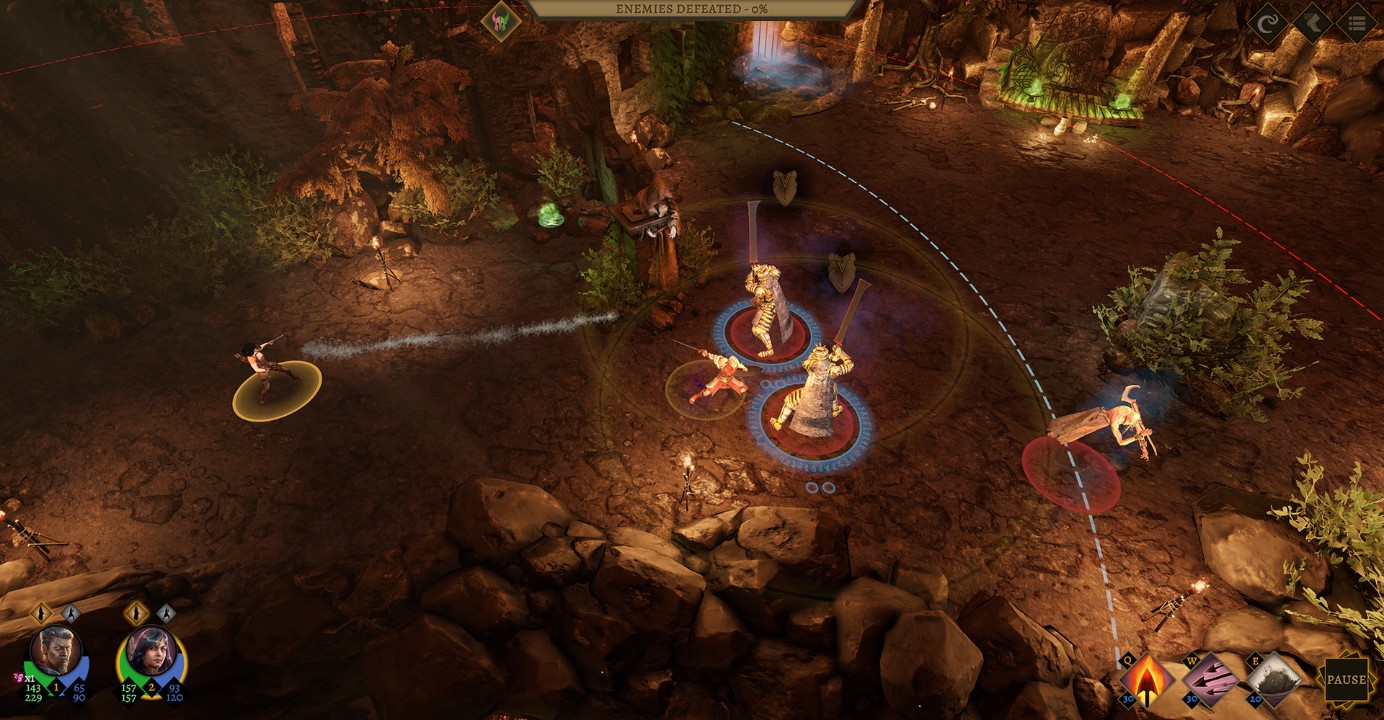Screen dimensions: 1384x720
Task: Activate the flaming arrow ability
Action: click(1146, 681)
